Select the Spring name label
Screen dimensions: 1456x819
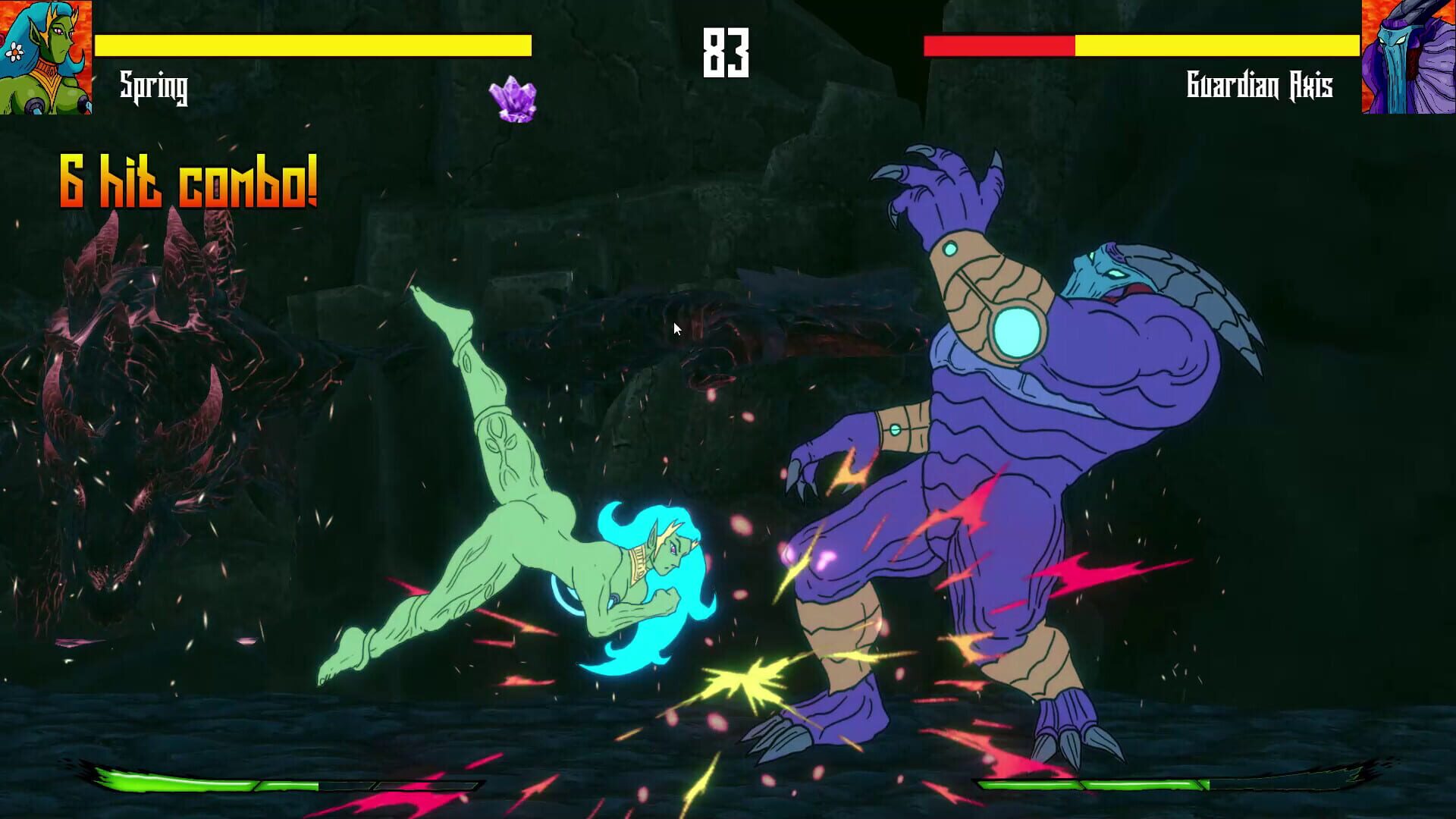[x=153, y=87]
